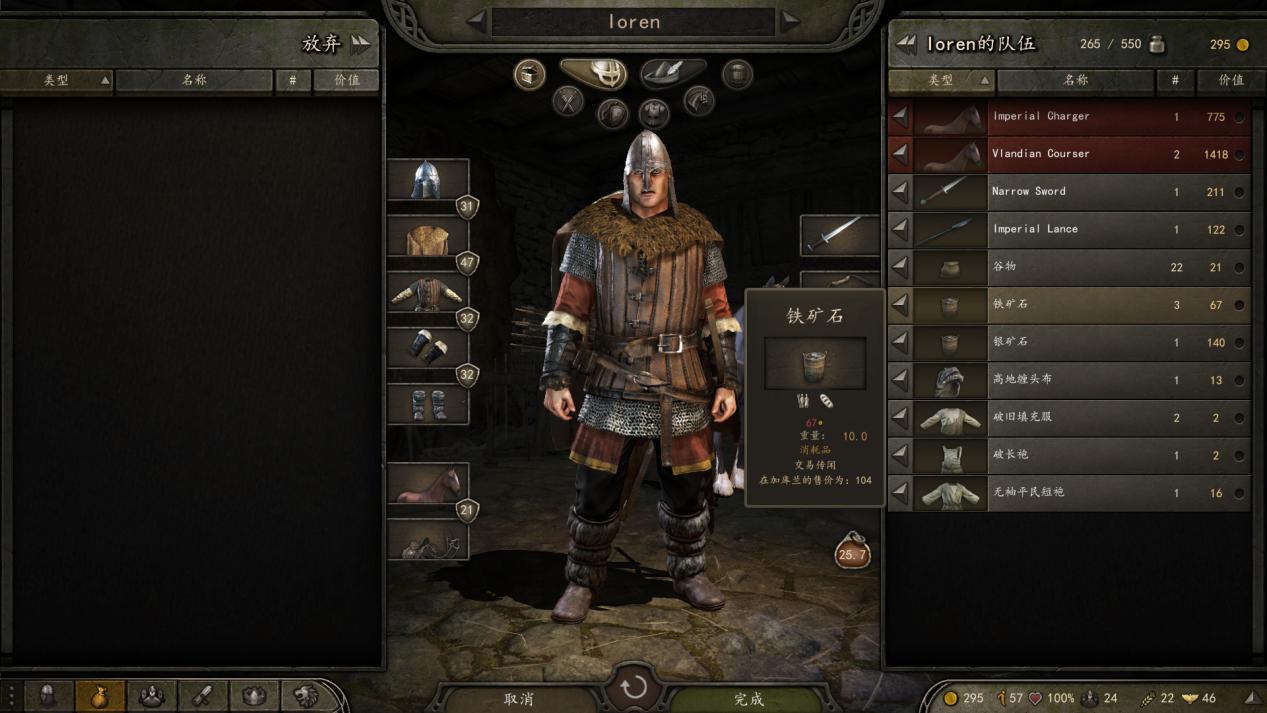Switch to the previous character arrow
This screenshot has width=1267, height=713.
coord(477,20)
